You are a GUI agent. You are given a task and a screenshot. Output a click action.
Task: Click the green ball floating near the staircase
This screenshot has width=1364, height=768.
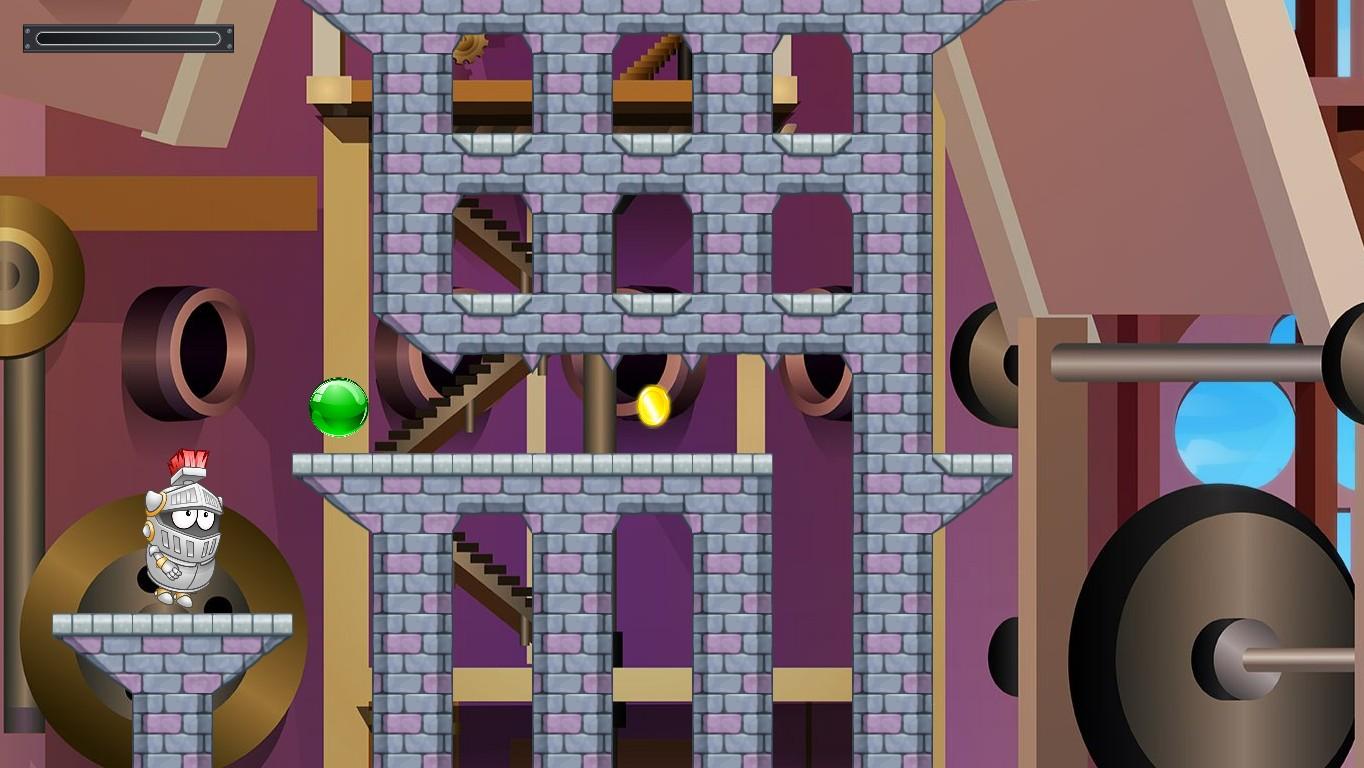point(338,406)
